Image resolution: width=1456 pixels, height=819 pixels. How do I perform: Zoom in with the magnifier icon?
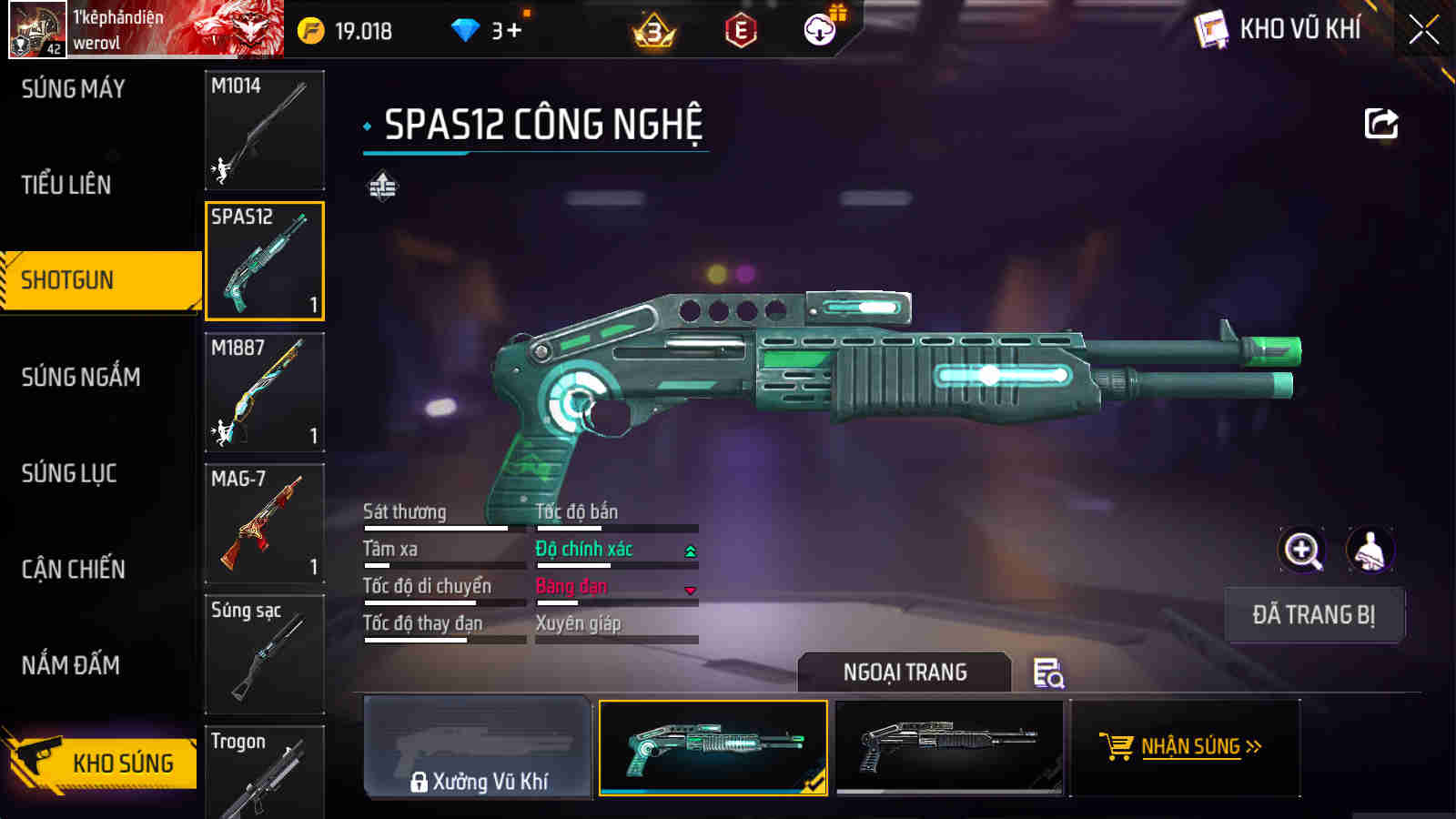pyautogui.click(x=1302, y=550)
